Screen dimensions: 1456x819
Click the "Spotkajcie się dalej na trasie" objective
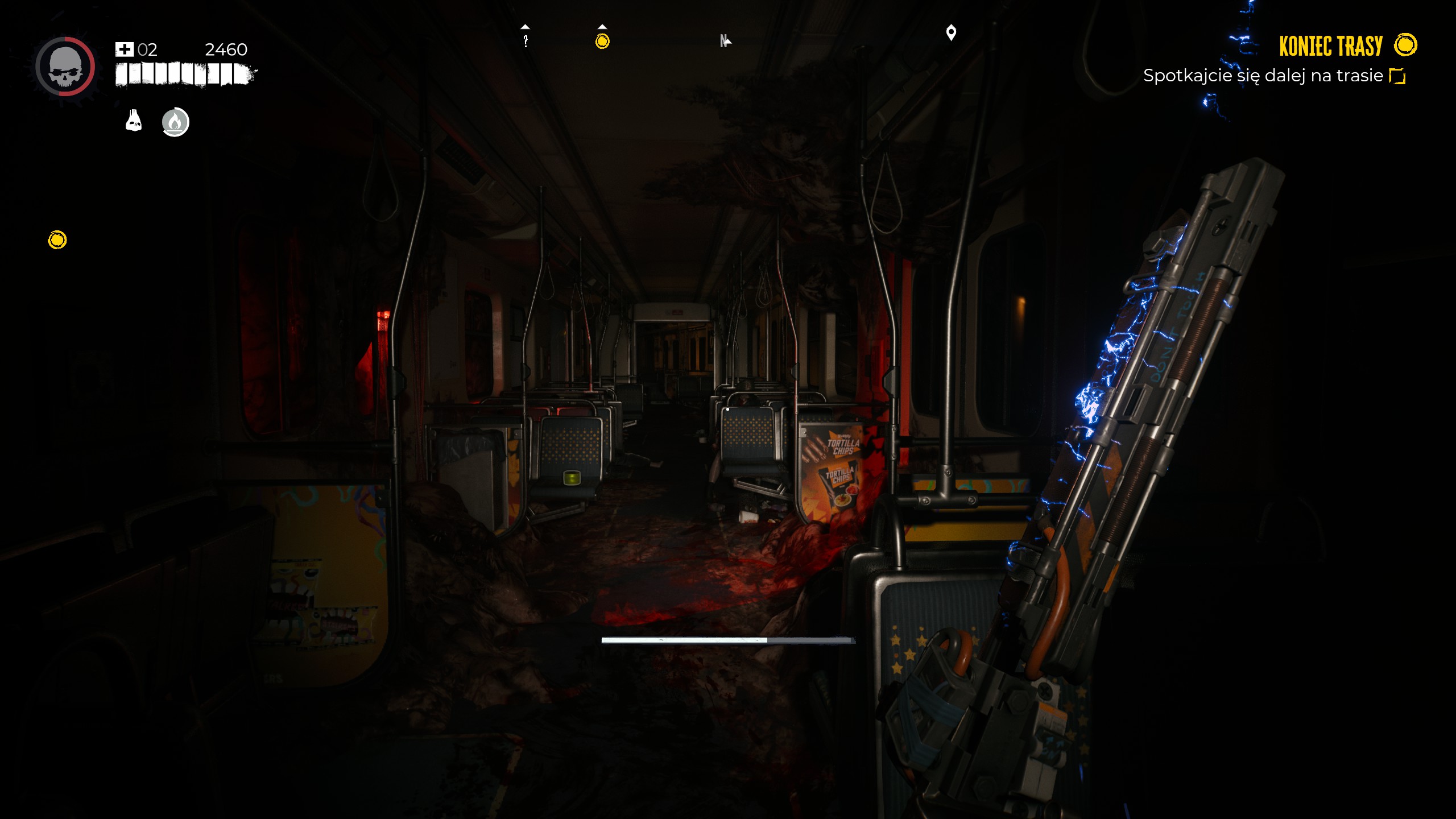point(1263,76)
